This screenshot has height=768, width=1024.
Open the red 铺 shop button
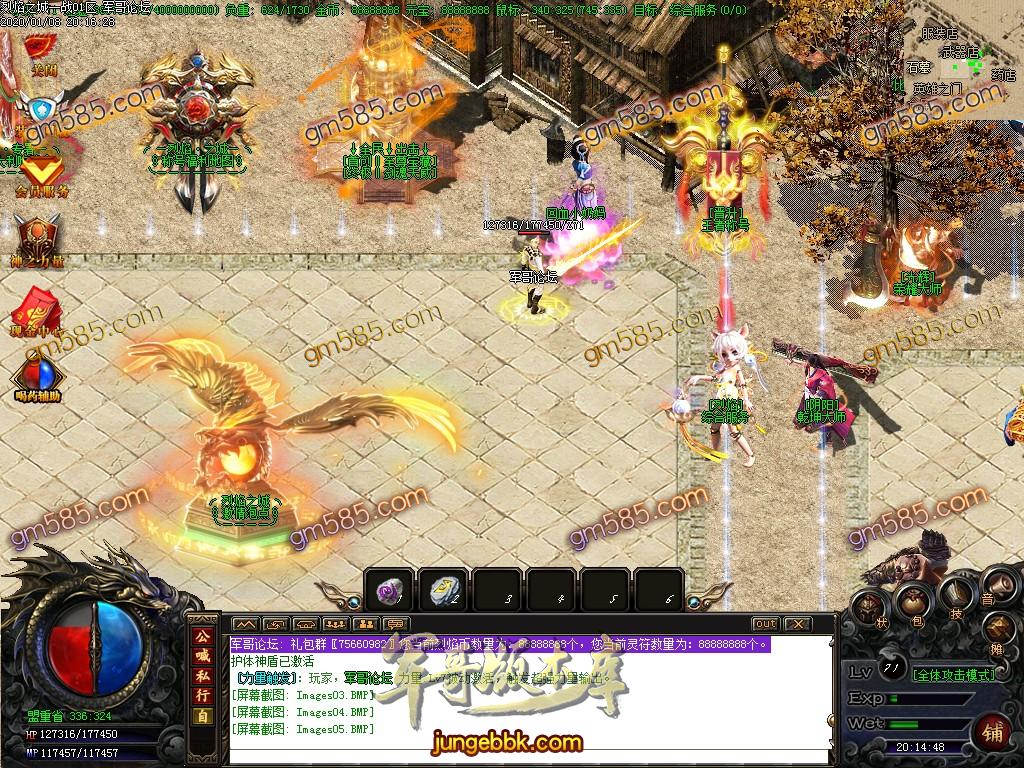993,730
